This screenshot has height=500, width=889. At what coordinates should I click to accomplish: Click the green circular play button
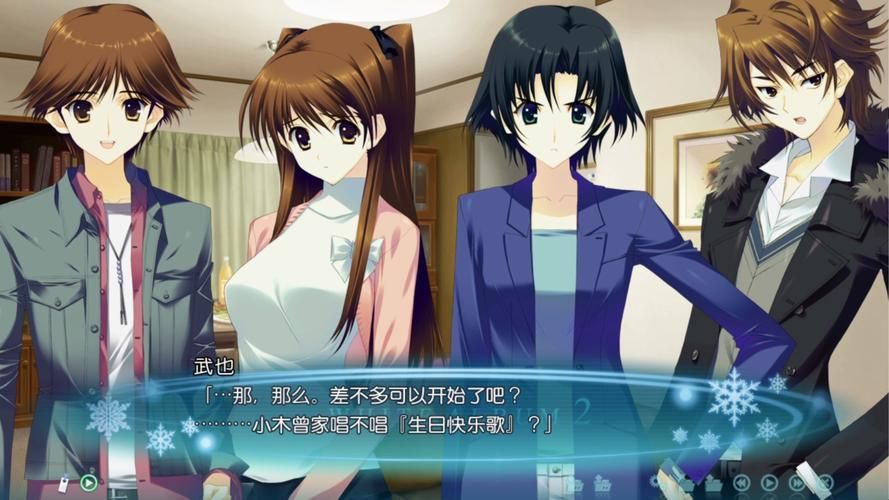coord(89,483)
